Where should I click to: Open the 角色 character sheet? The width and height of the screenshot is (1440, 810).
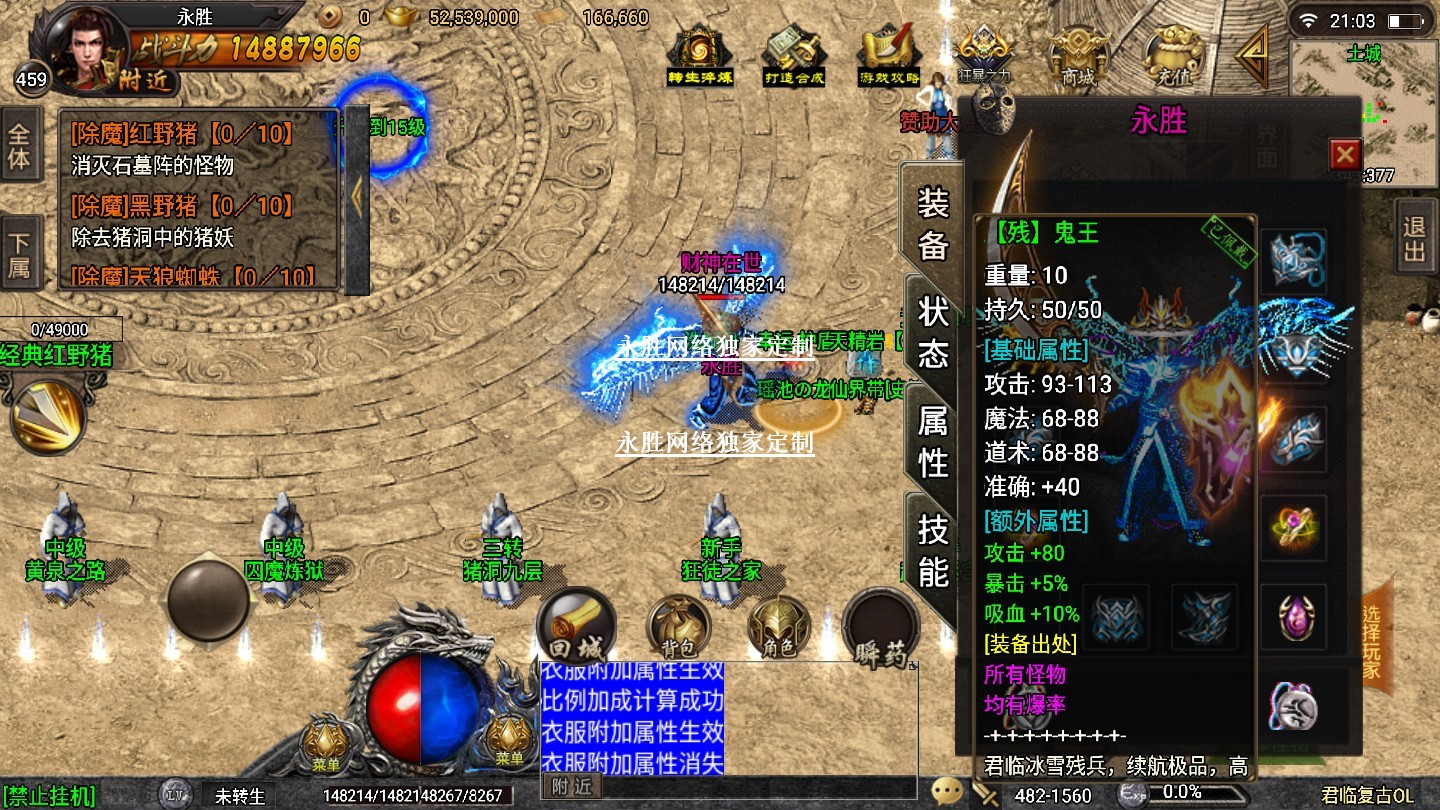779,627
